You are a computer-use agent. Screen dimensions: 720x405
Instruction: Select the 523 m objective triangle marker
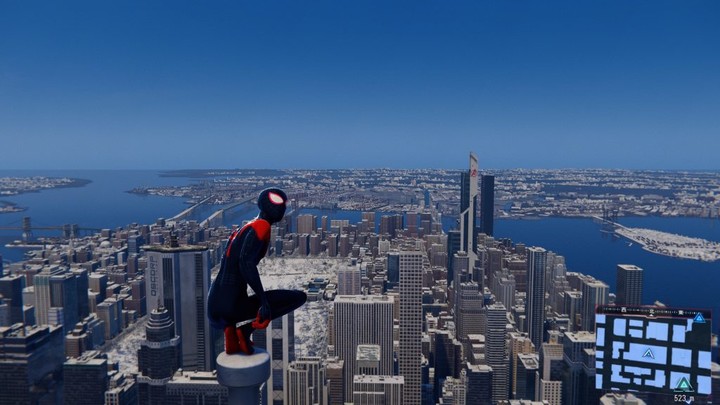pos(683,384)
